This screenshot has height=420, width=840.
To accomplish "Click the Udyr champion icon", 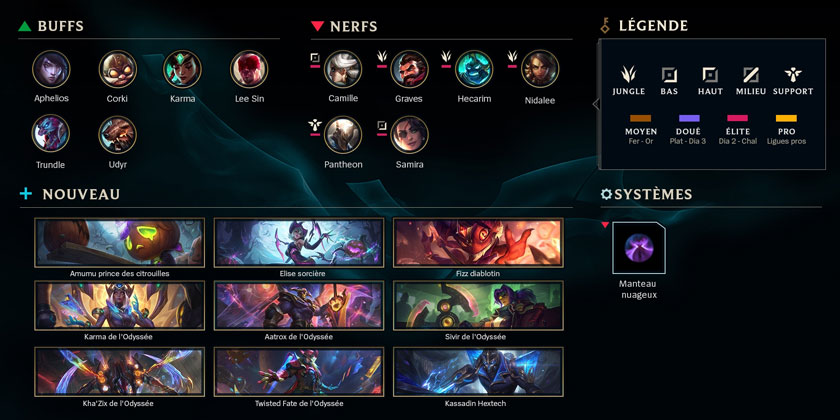I will 117,135.
